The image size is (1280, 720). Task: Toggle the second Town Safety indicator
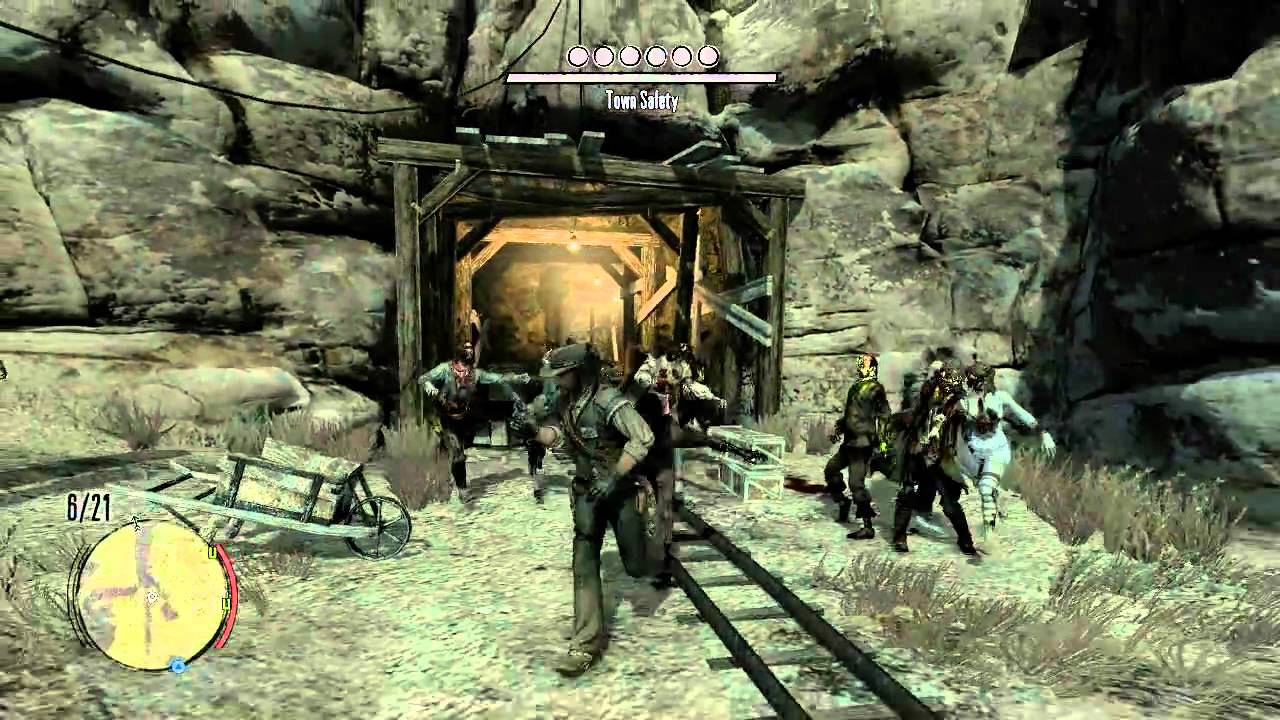click(603, 57)
